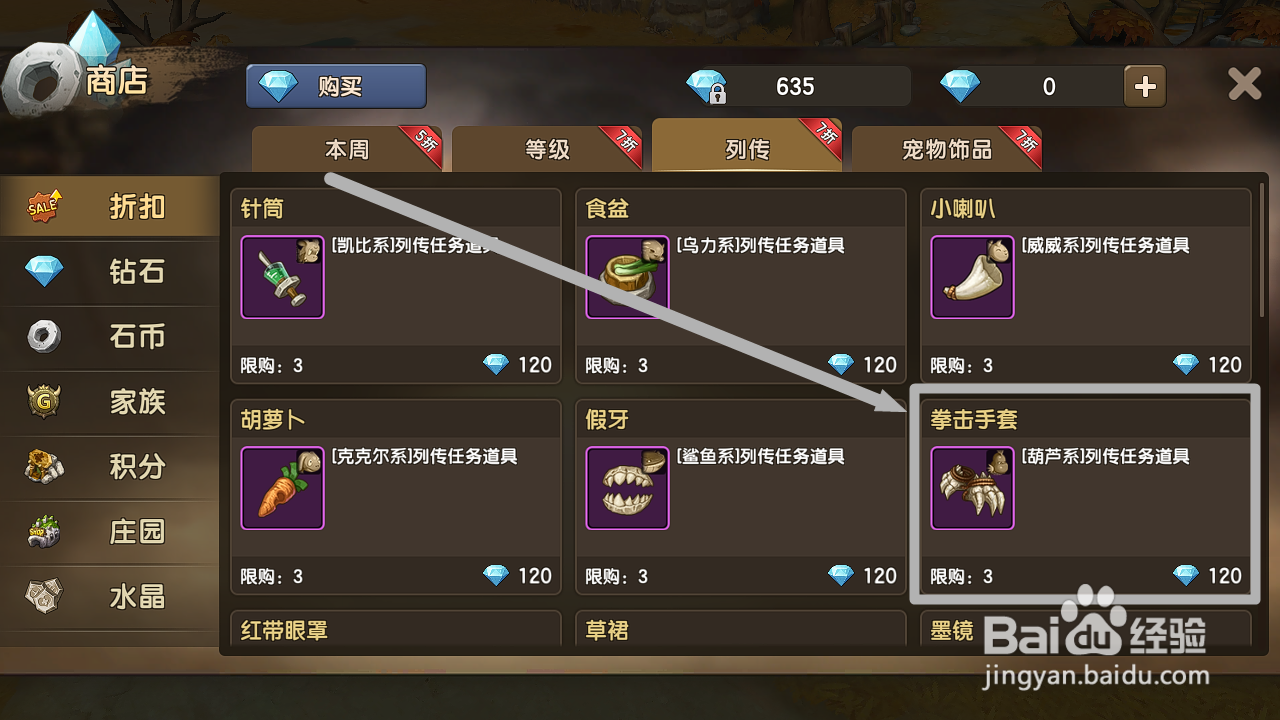Select the 假牙 dentures item image

627,489
